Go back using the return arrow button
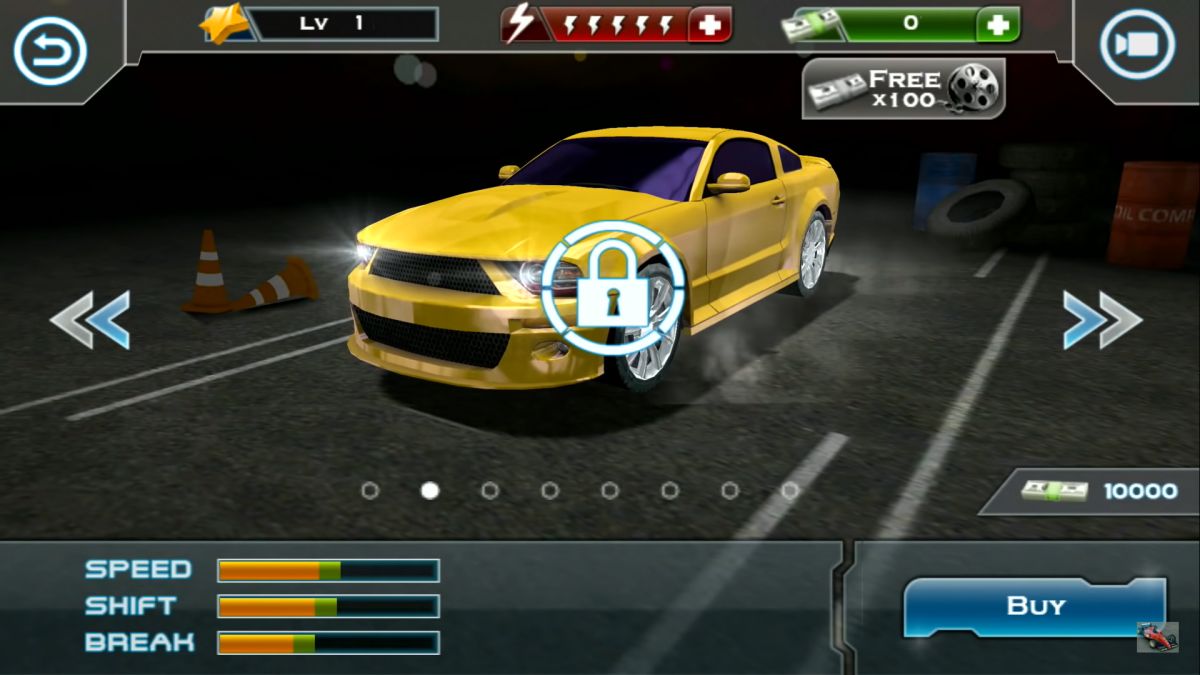This screenshot has height=675, width=1200. click(50, 48)
